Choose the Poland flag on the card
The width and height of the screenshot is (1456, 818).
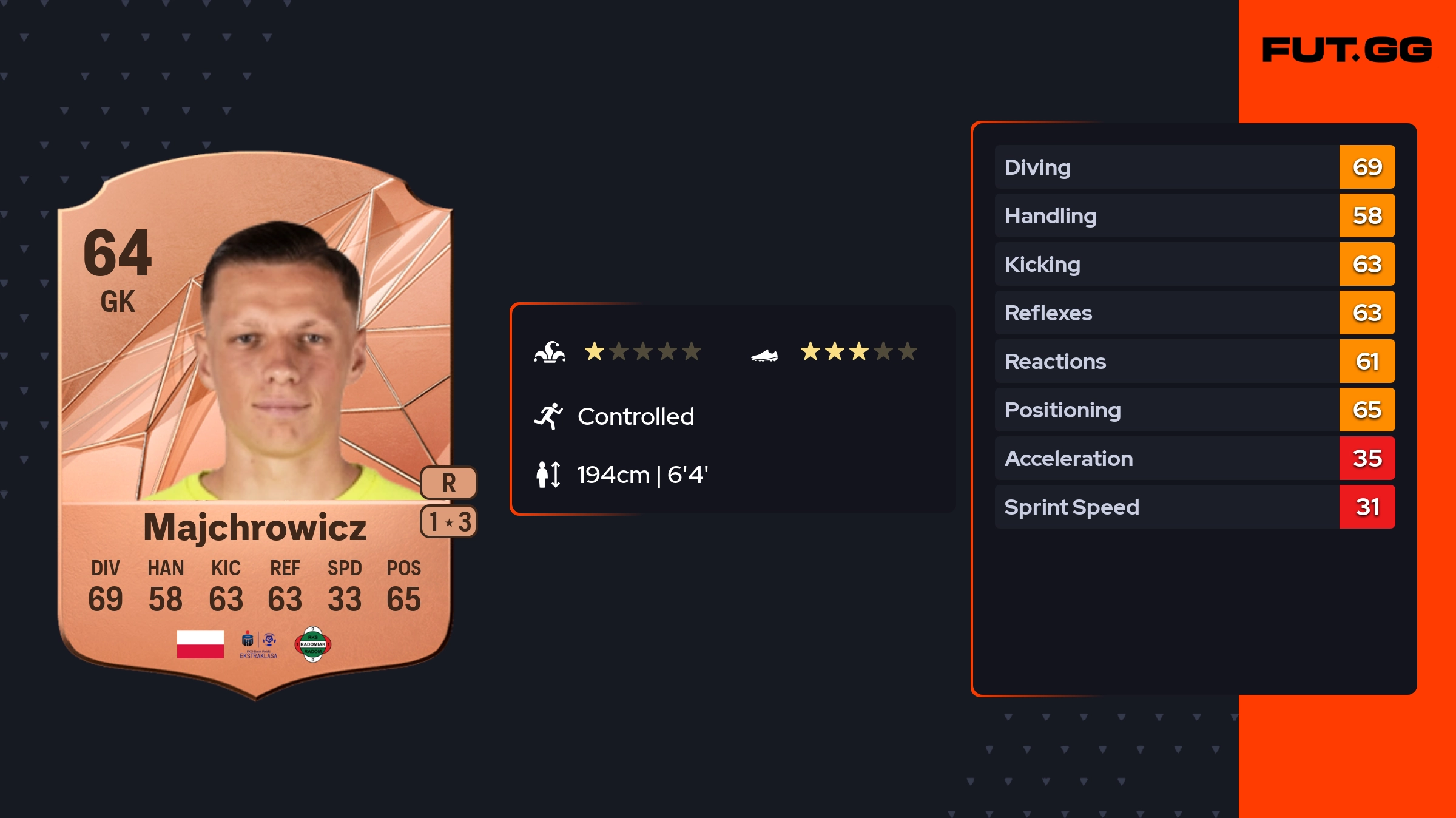(x=200, y=644)
